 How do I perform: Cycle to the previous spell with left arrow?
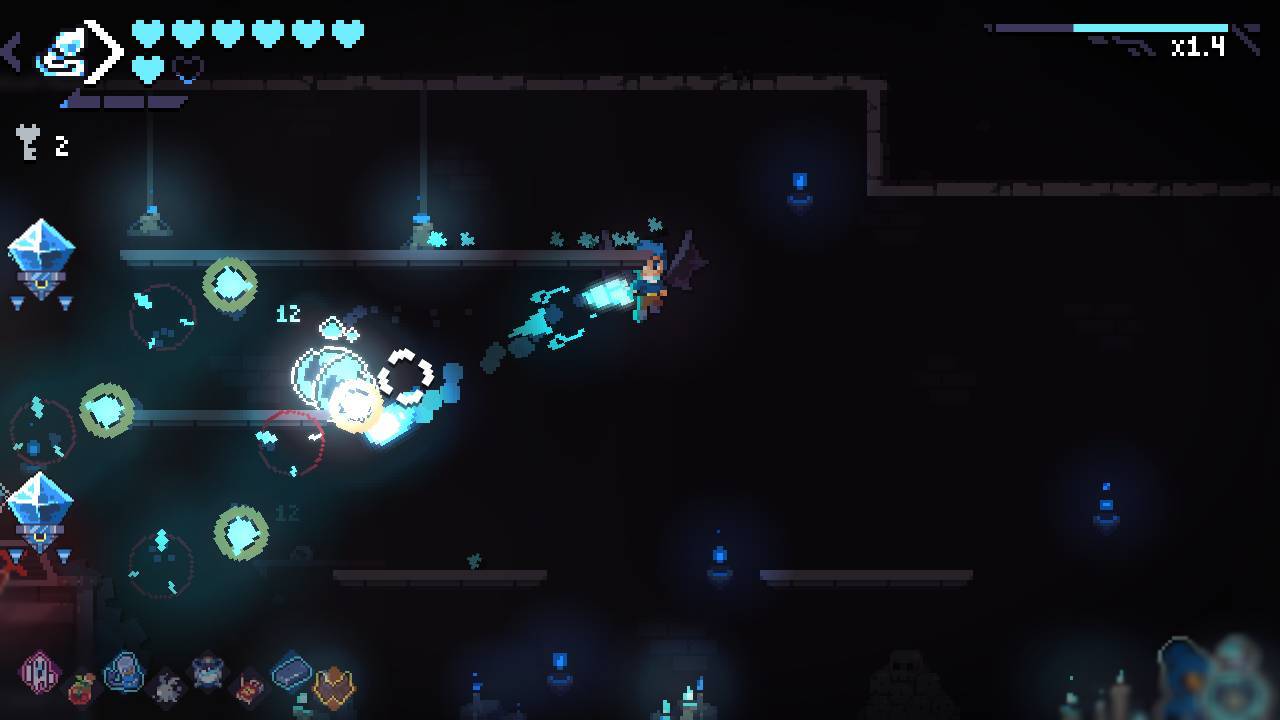click(x=12, y=52)
